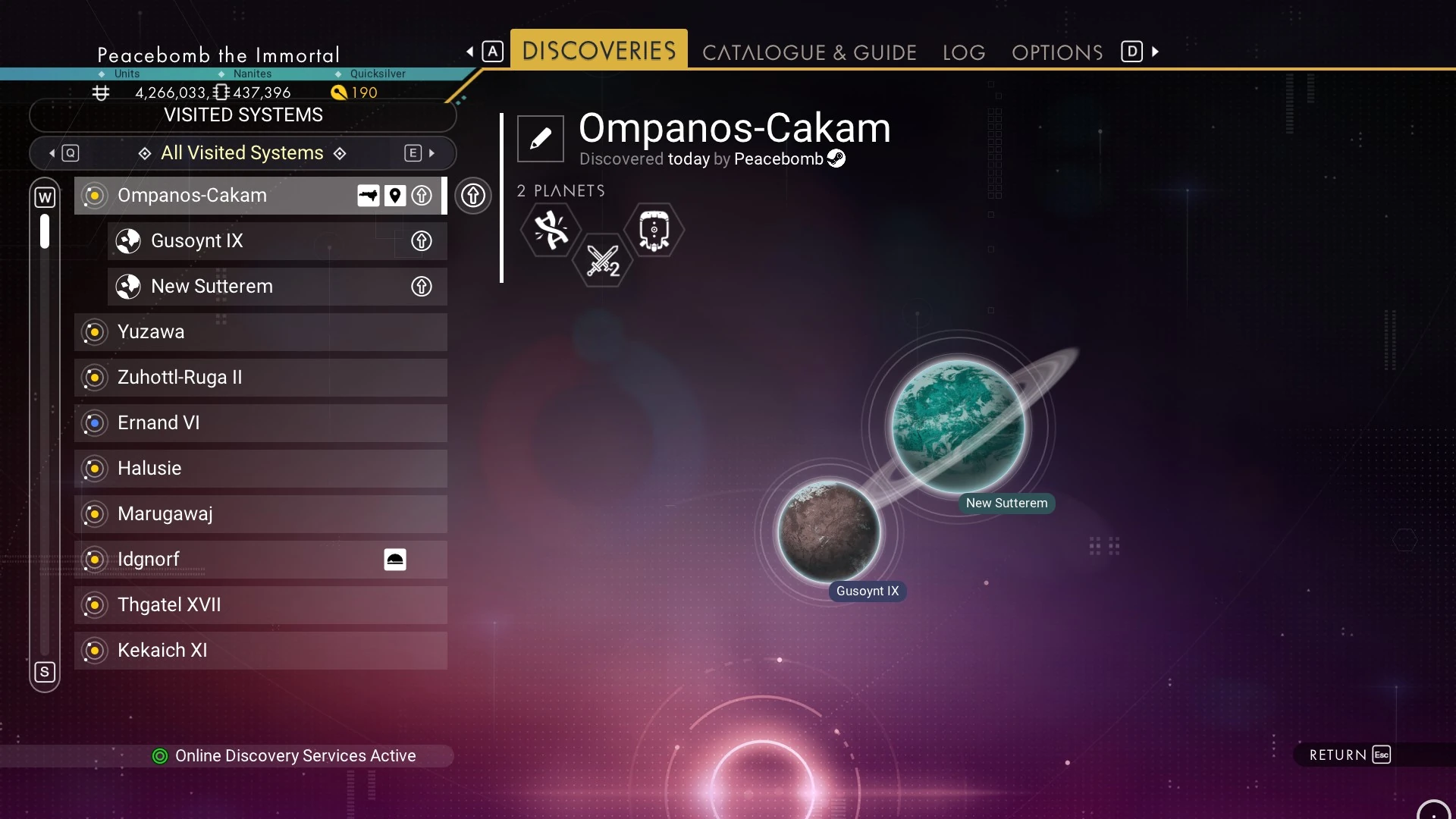The height and width of the screenshot is (819, 1456).
Task: Open the Log tab
Action: (x=964, y=52)
